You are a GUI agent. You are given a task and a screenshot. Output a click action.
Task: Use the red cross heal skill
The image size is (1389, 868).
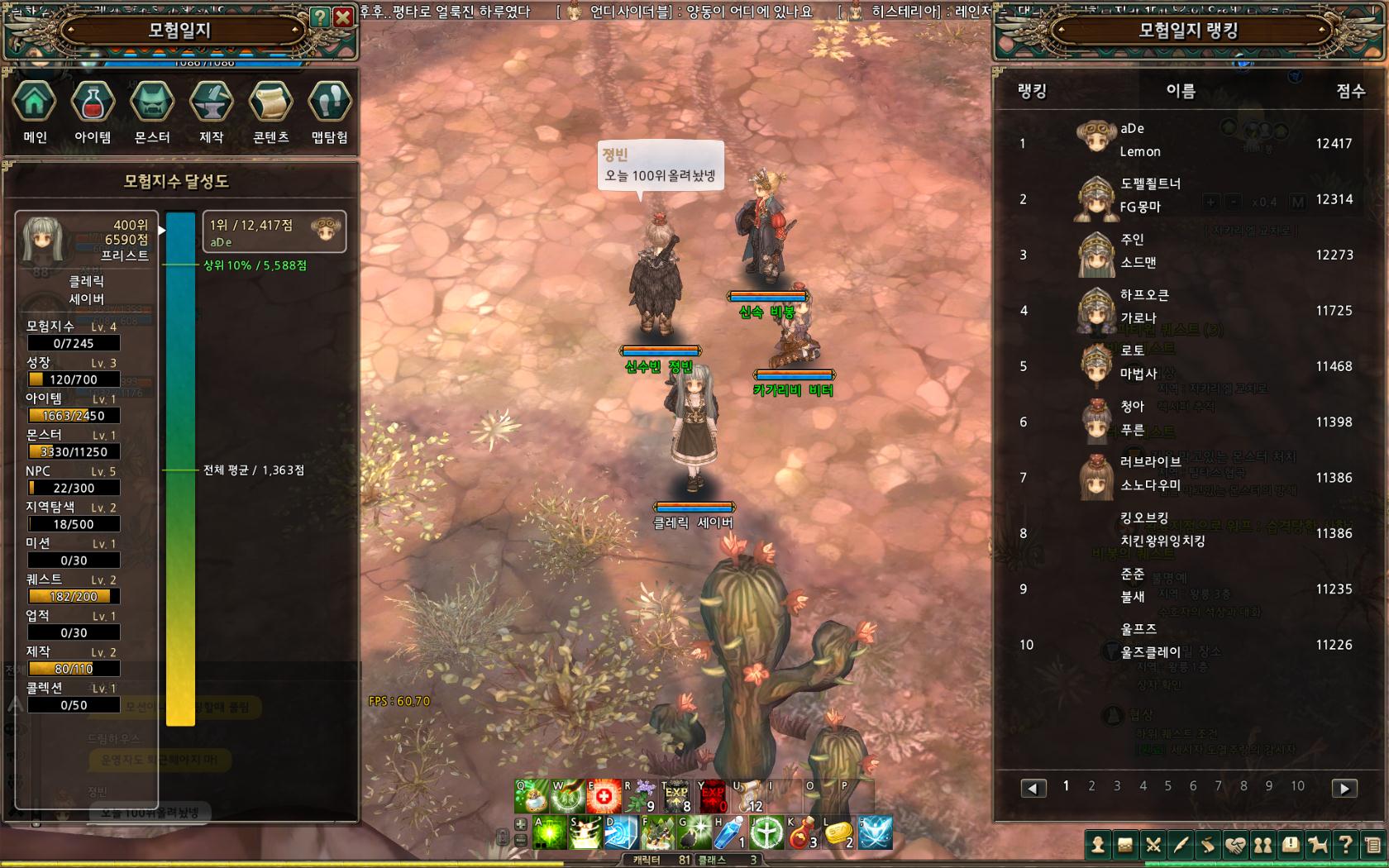604,797
